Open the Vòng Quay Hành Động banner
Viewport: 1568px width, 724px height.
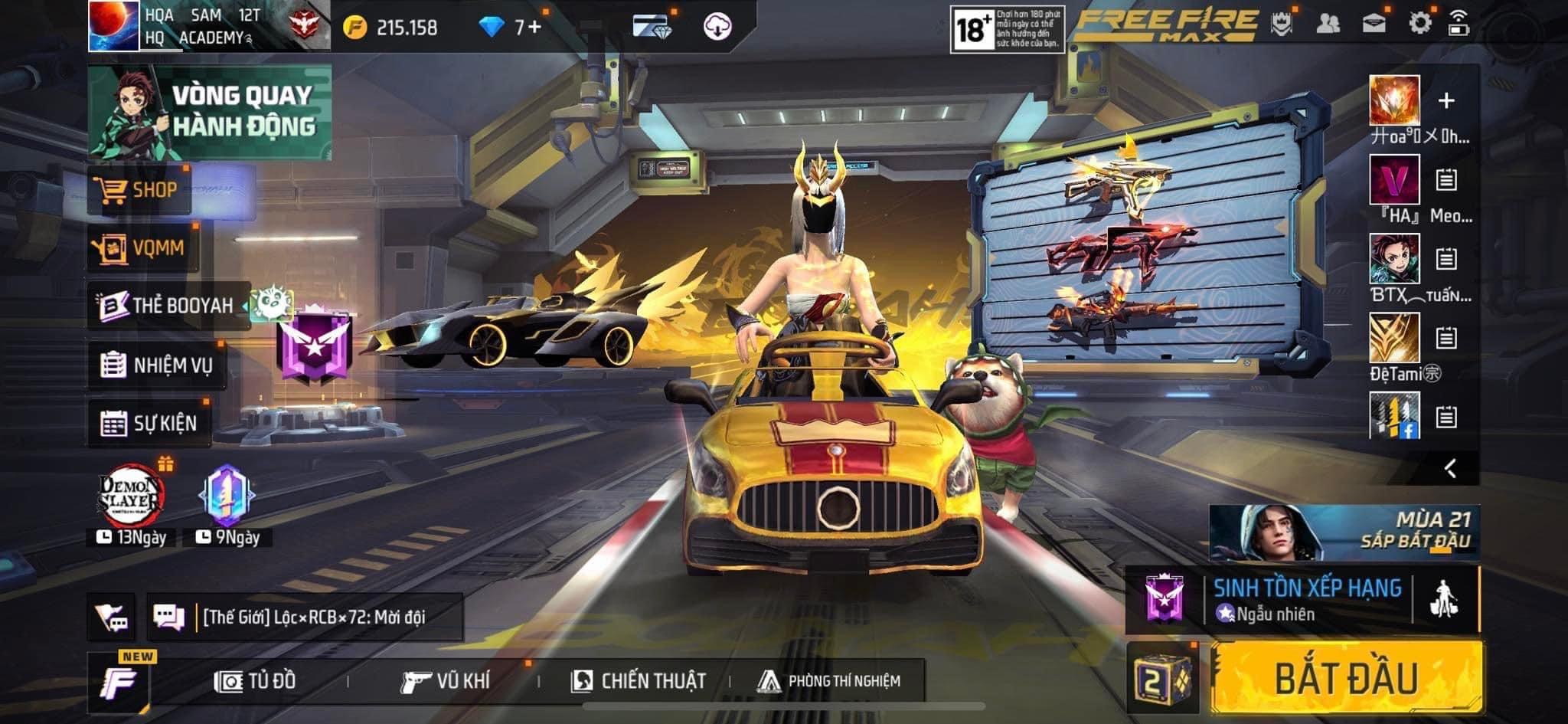point(210,112)
